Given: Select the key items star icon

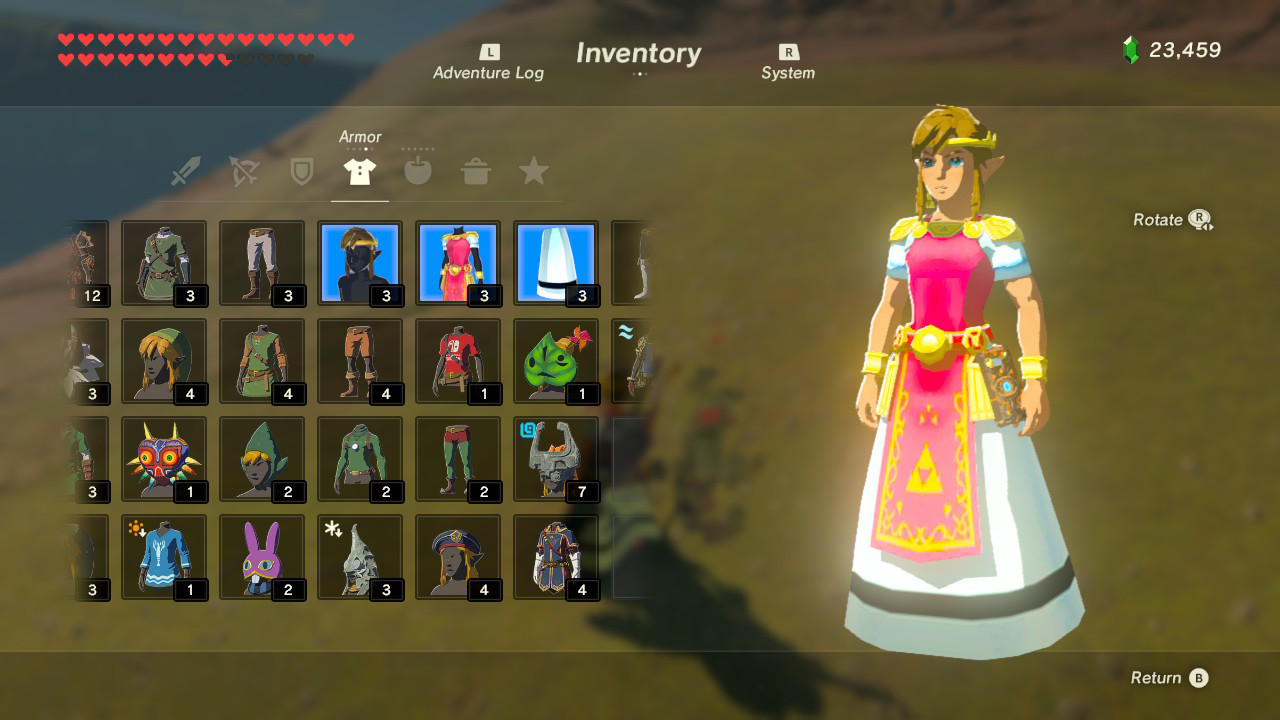Looking at the screenshot, I should [534, 170].
